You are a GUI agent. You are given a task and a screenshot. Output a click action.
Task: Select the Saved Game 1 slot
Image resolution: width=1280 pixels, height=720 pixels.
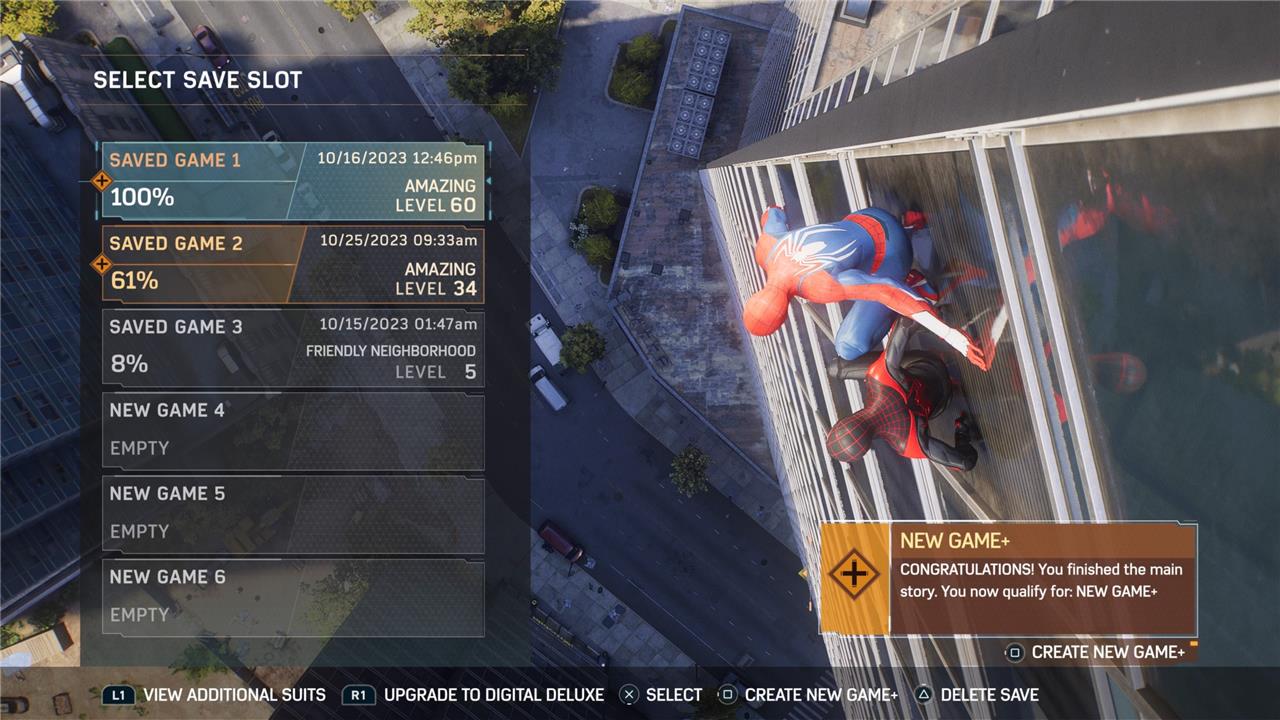(x=293, y=181)
